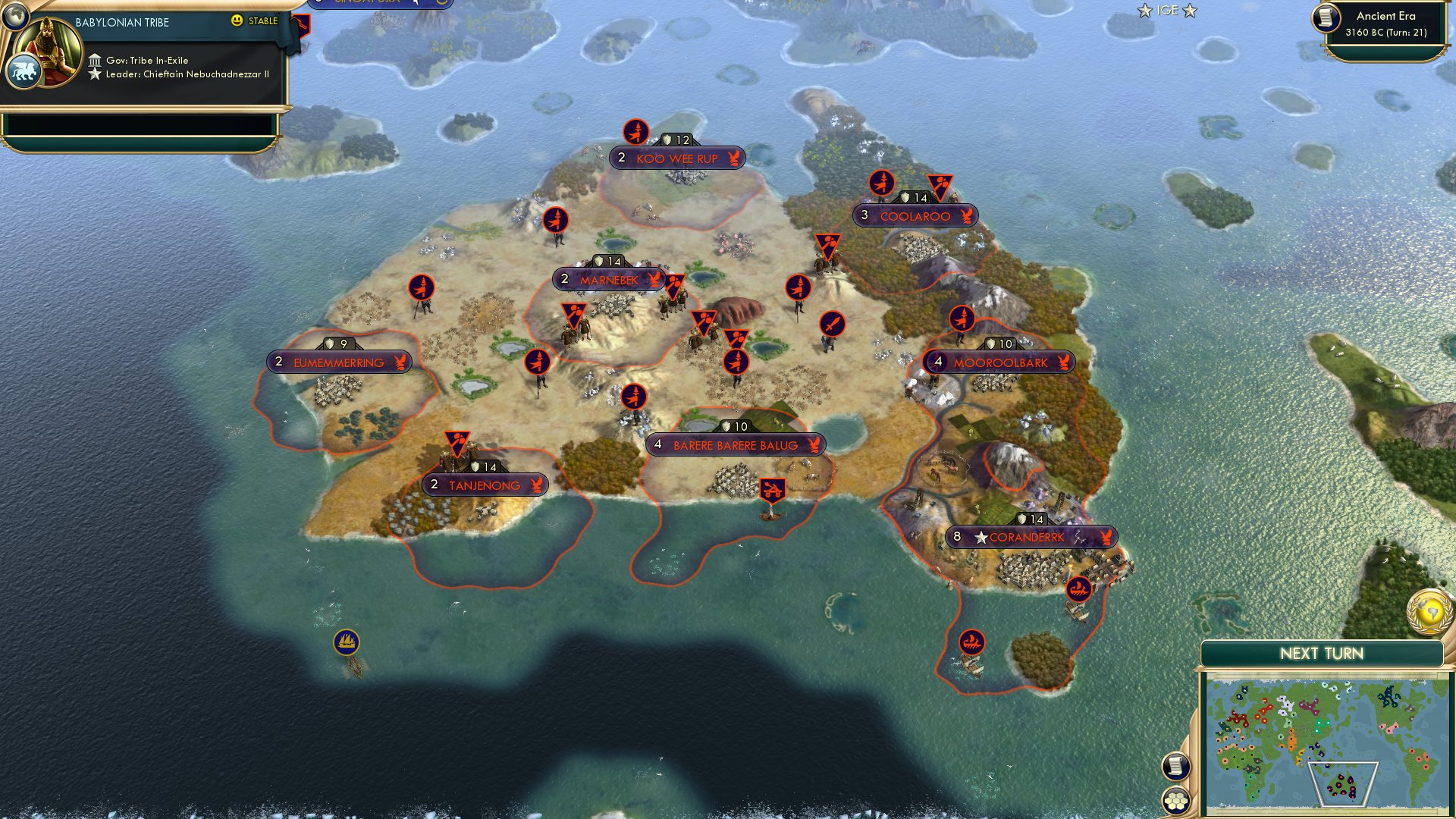
Task: Expand the Mooroolbark city banner details
Action: (x=998, y=362)
